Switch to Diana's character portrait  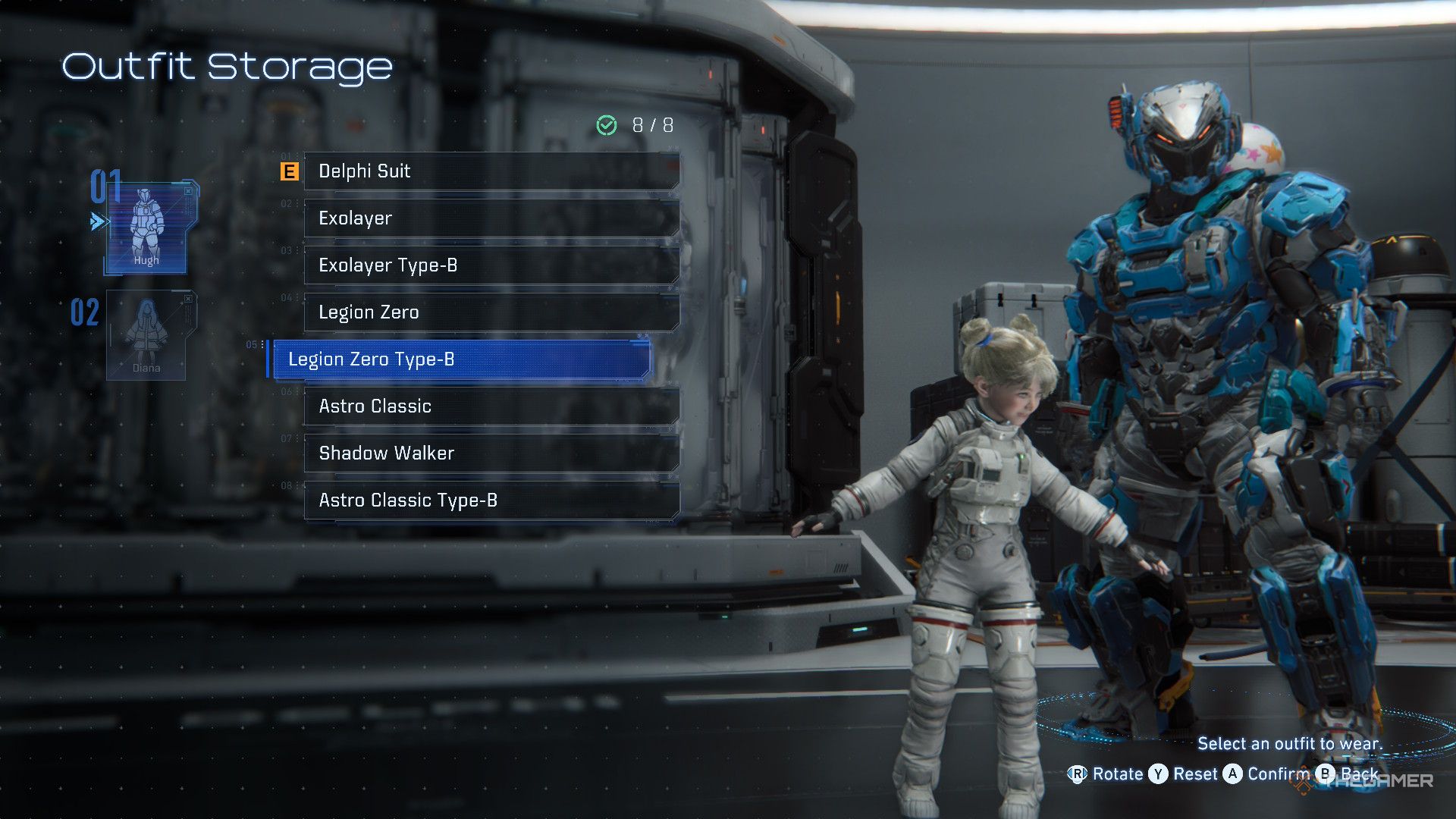click(x=146, y=335)
